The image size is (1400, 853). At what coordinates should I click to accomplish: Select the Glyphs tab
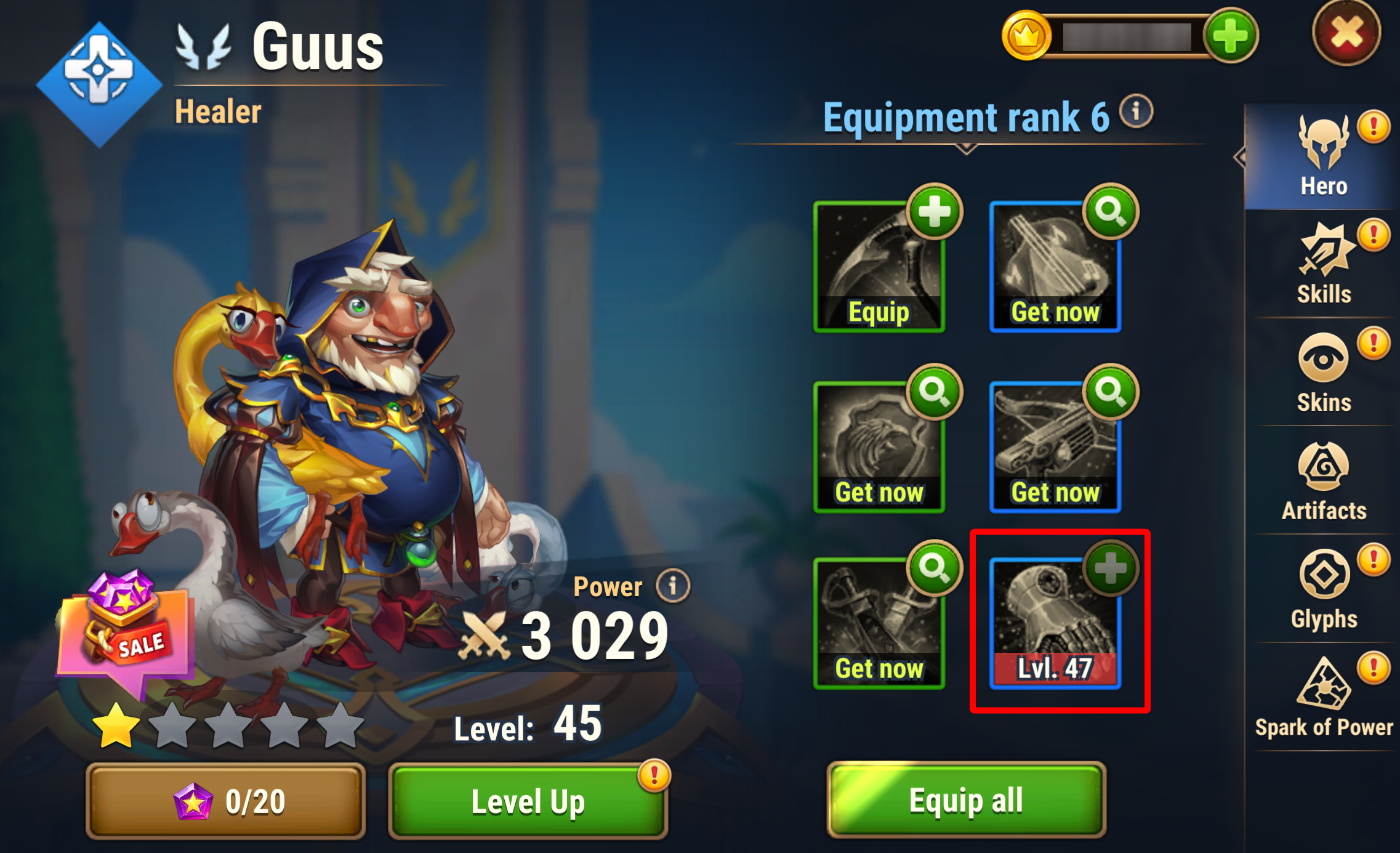point(1323,589)
